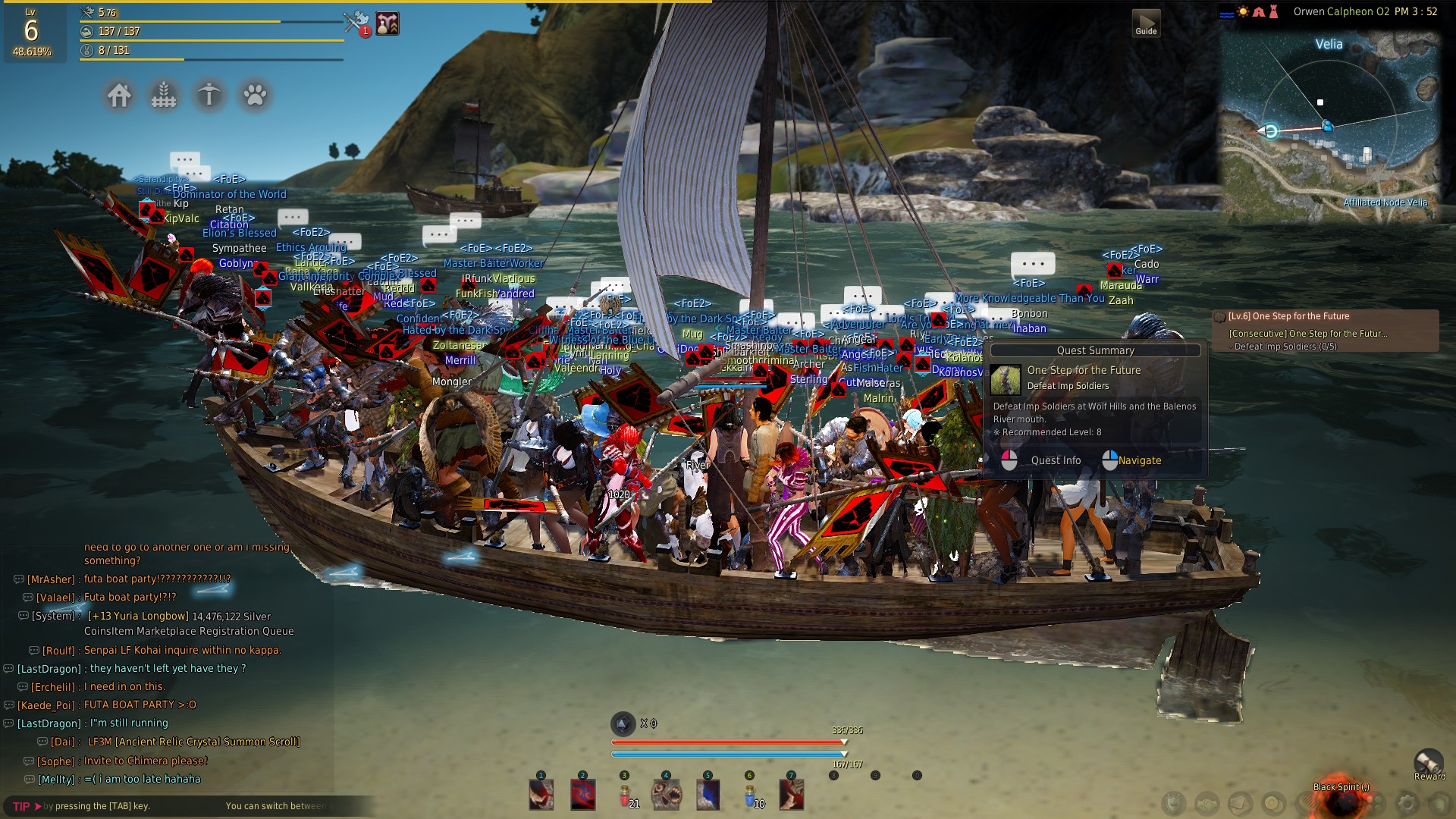The height and width of the screenshot is (819, 1456).
Task: Use the red health potion in hotbar
Action: tap(625, 795)
